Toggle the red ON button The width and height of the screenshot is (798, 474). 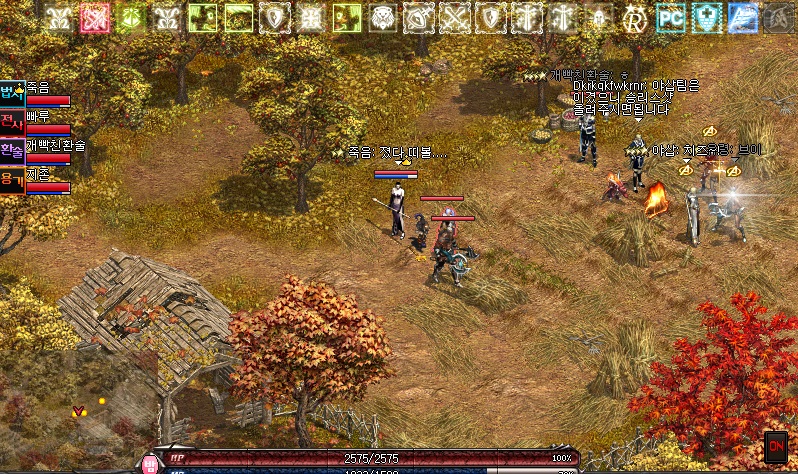[775, 444]
